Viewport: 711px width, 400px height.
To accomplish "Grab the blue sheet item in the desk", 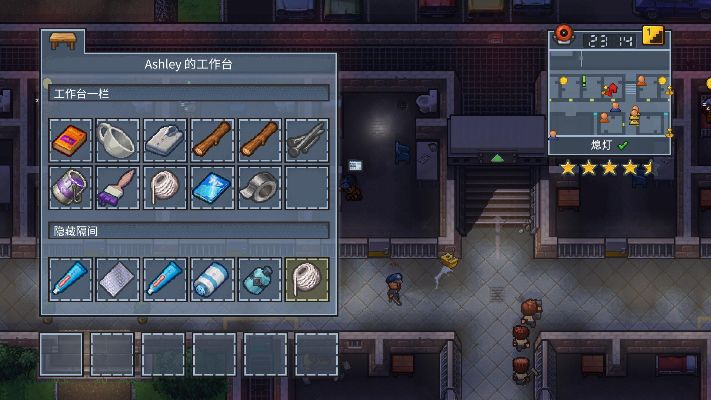I will click(212, 186).
